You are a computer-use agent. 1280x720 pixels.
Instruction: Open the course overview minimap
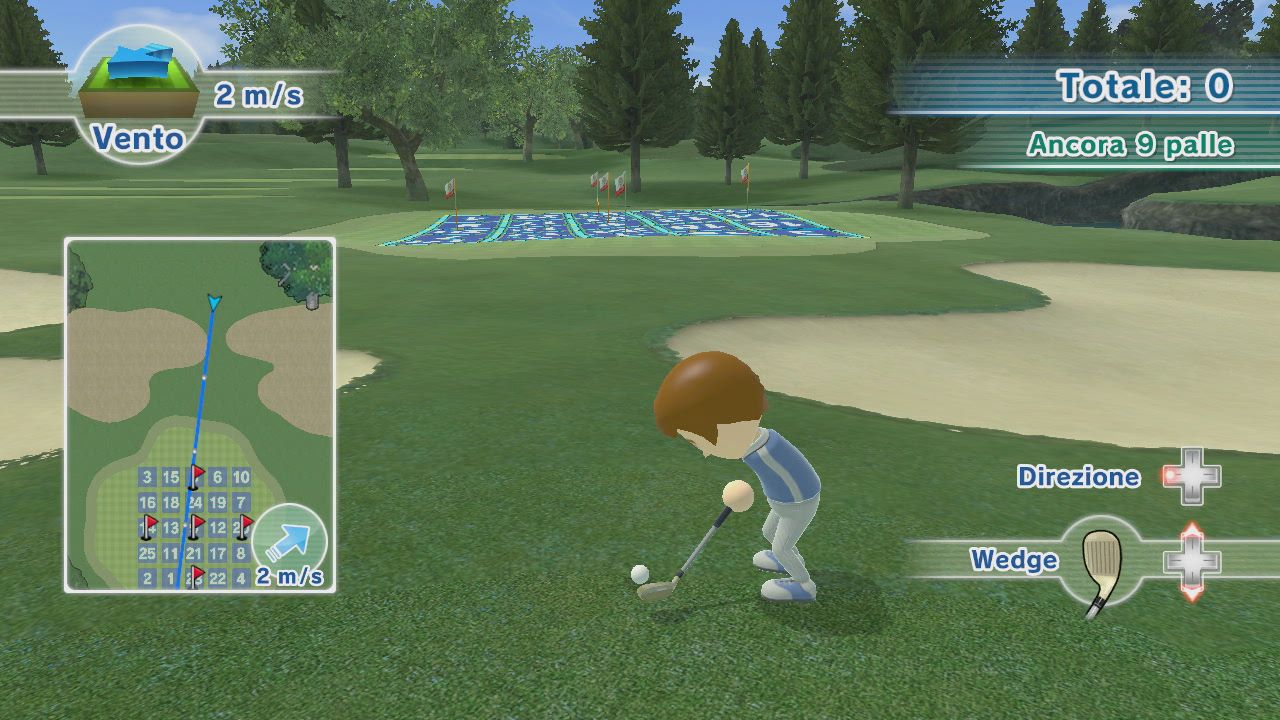(199, 414)
